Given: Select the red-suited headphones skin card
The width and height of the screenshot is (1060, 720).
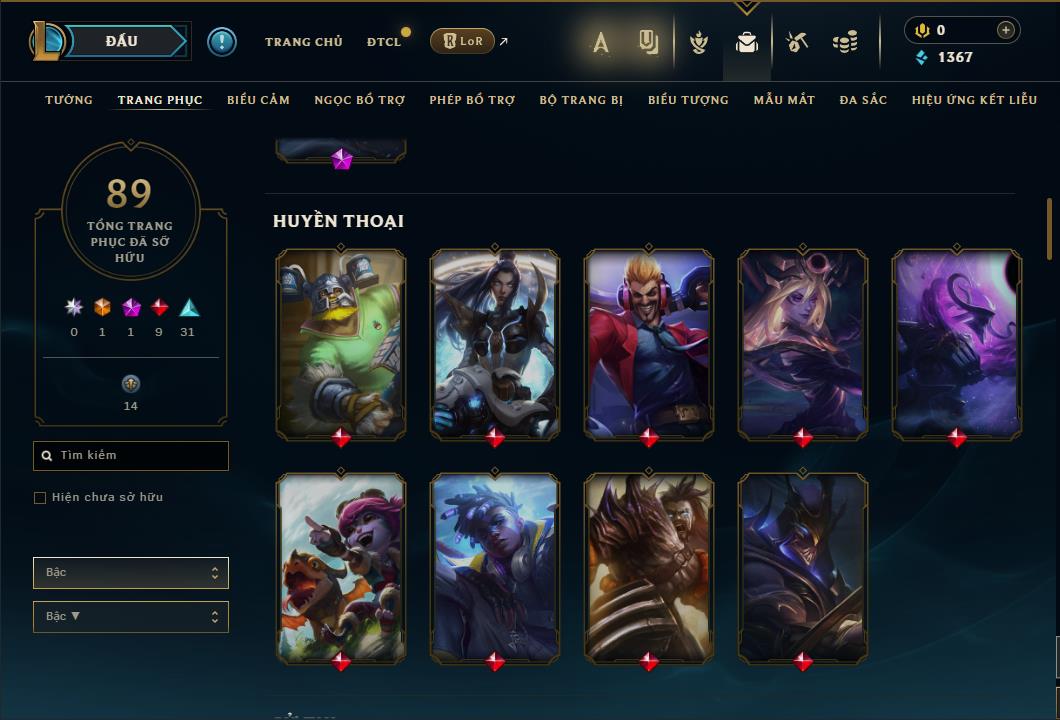Looking at the screenshot, I should coord(649,343).
